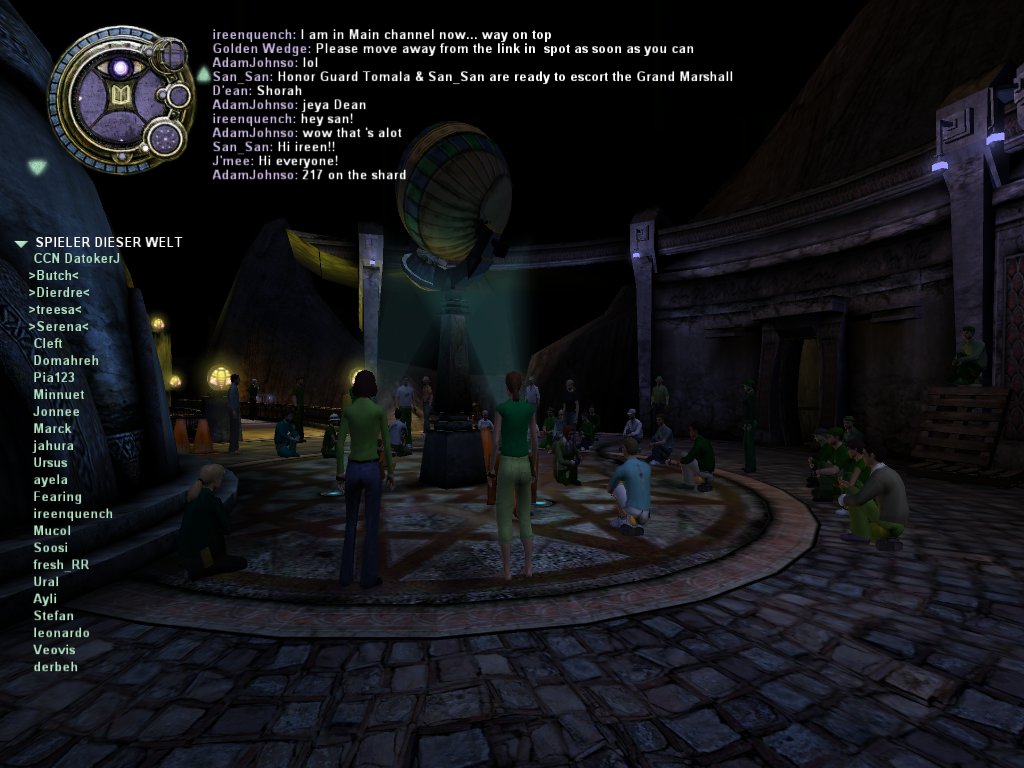Image resolution: width=1024 pixels, height=768 pixels.
Task: Select player CCN DatokerJ in the list
Action: click(x=76, y=259)
